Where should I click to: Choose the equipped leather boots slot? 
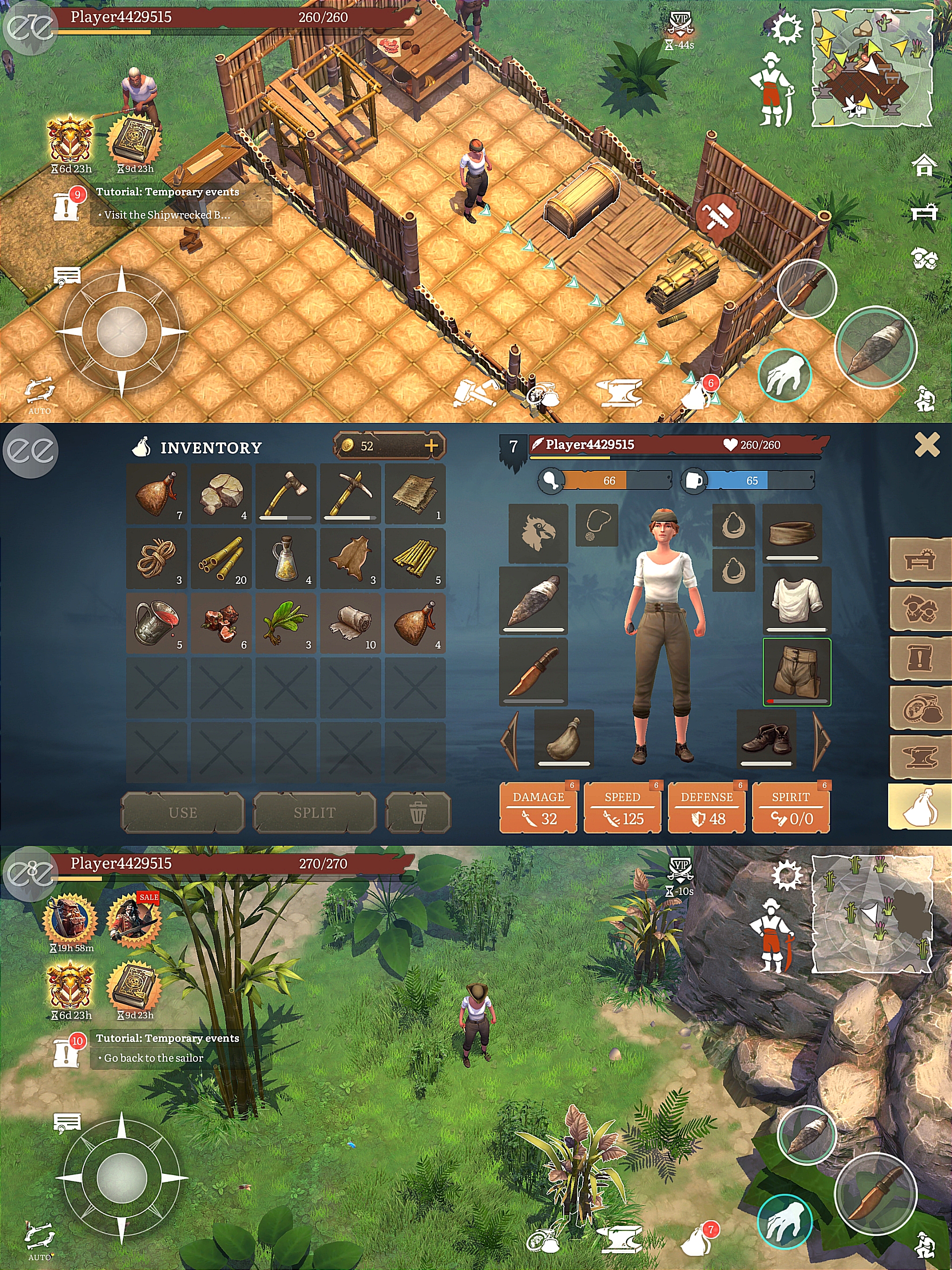[x=766, y=738]
